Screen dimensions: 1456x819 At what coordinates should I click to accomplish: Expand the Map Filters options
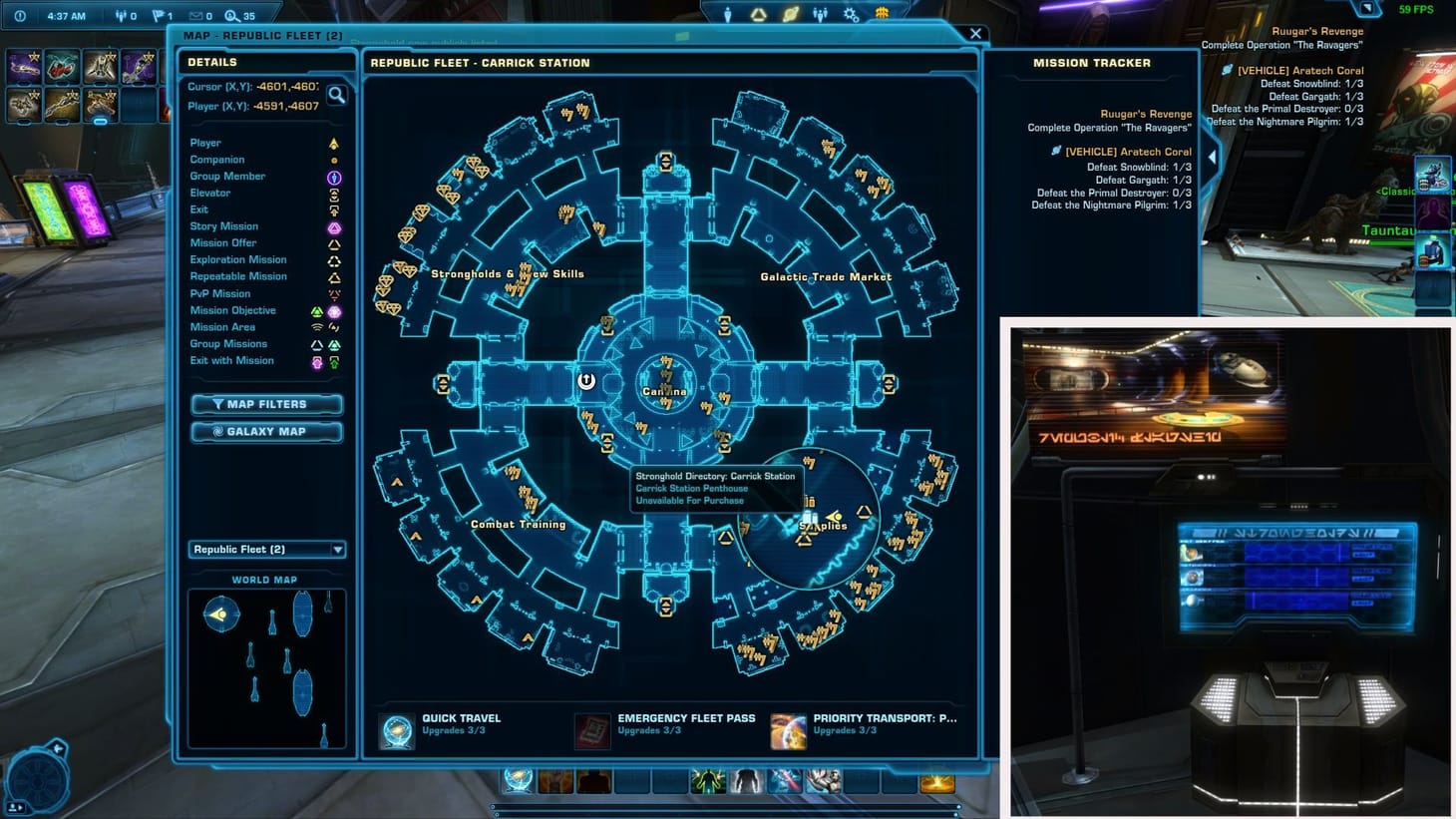point(266,404)
